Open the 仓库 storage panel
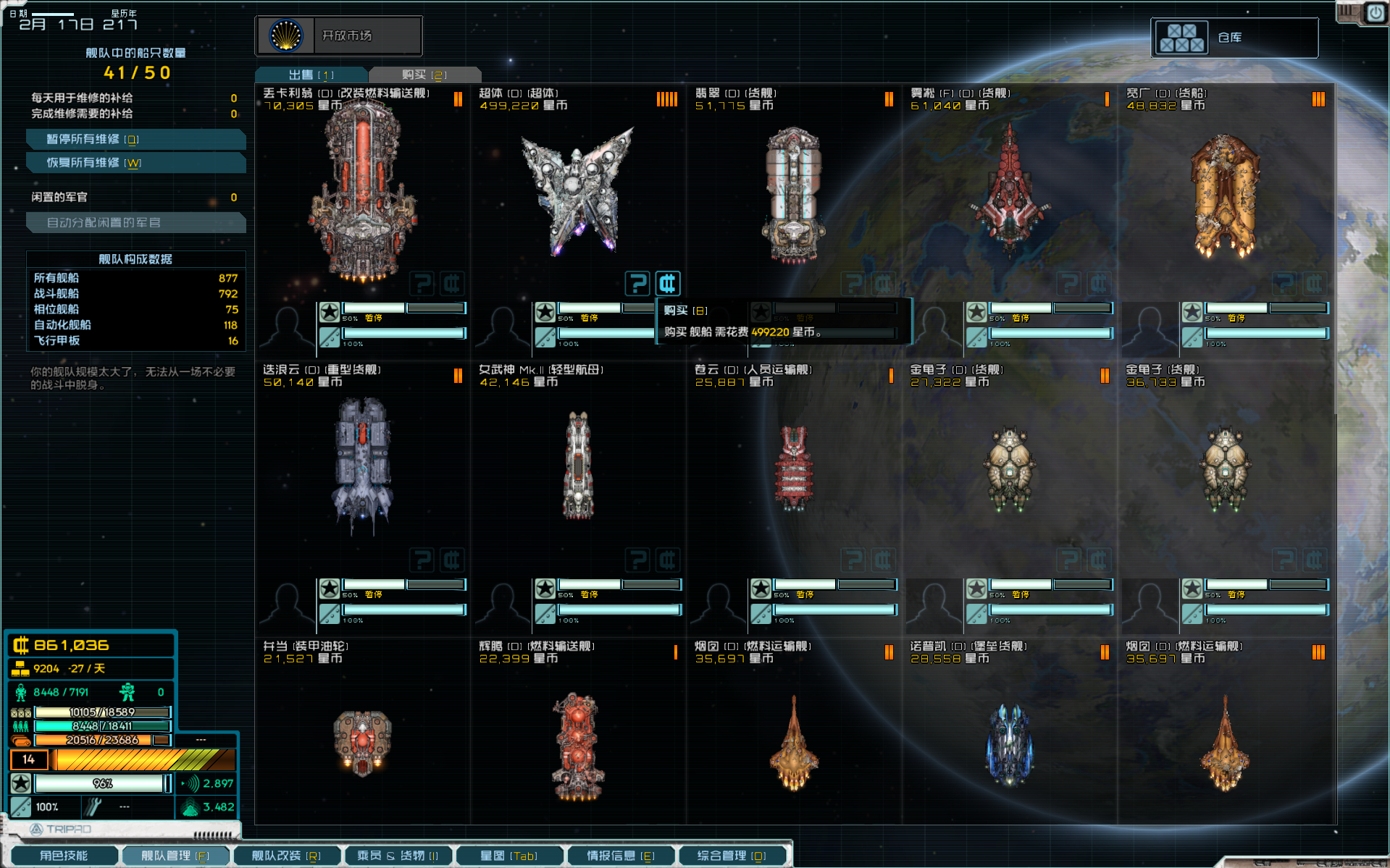The width and height of the screenshot is (1390, 868). tap(1234, 38)
